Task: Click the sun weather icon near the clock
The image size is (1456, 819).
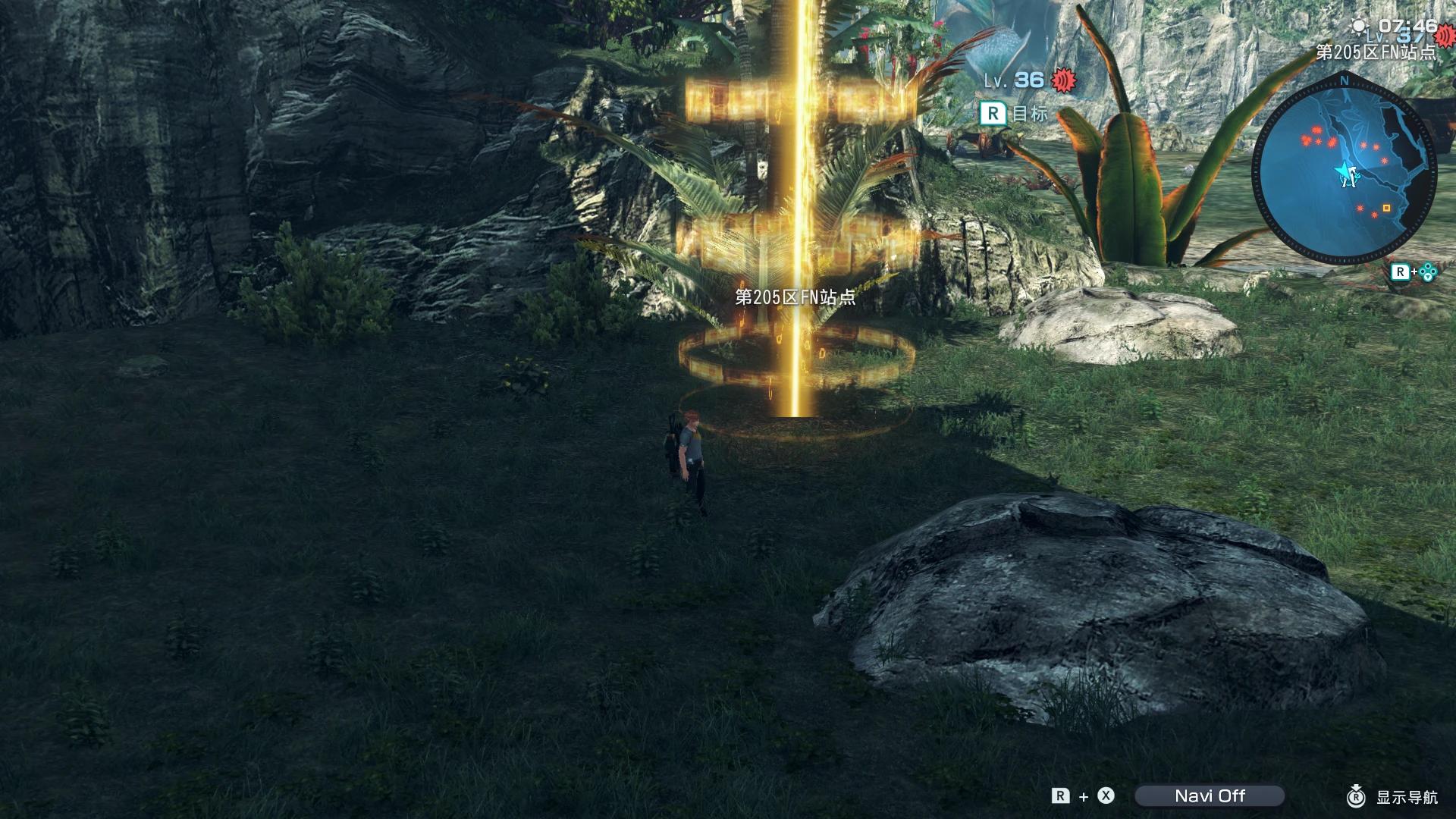Action: coord(1359,25)
